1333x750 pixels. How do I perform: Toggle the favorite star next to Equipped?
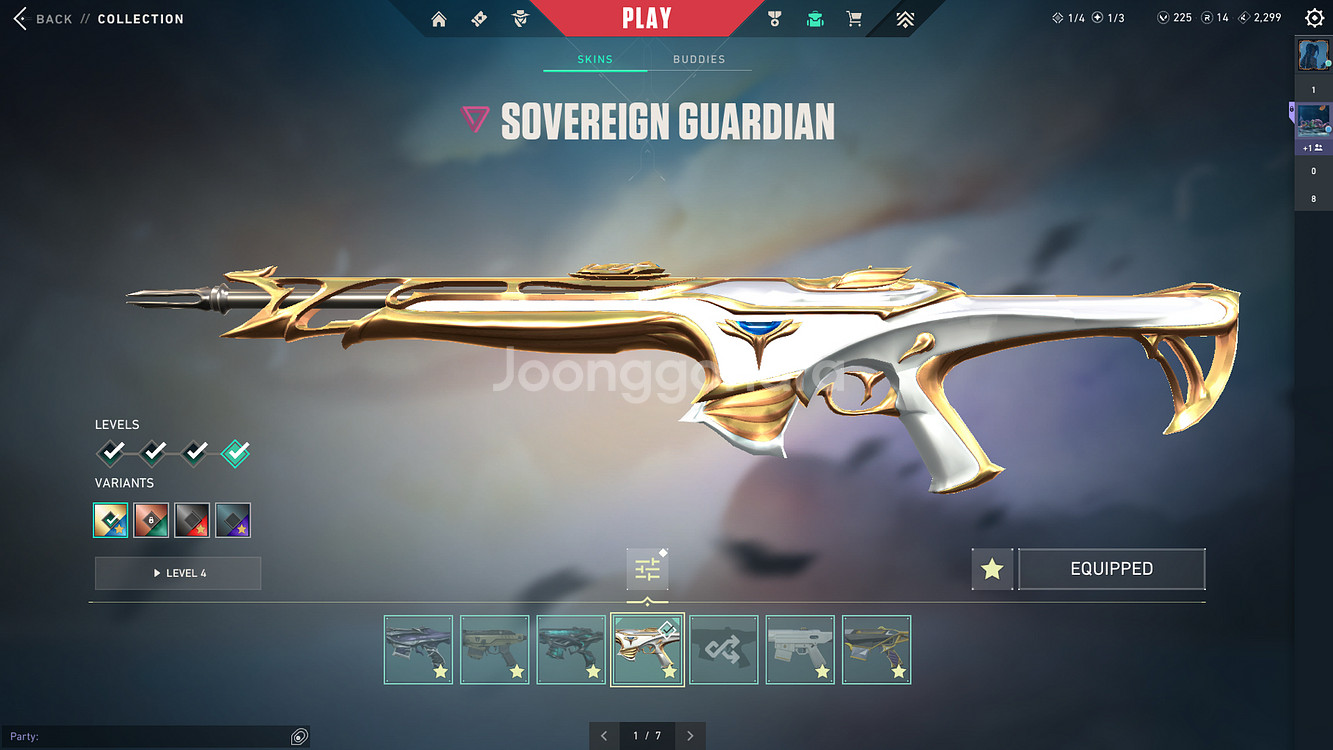tap(992, 569)
